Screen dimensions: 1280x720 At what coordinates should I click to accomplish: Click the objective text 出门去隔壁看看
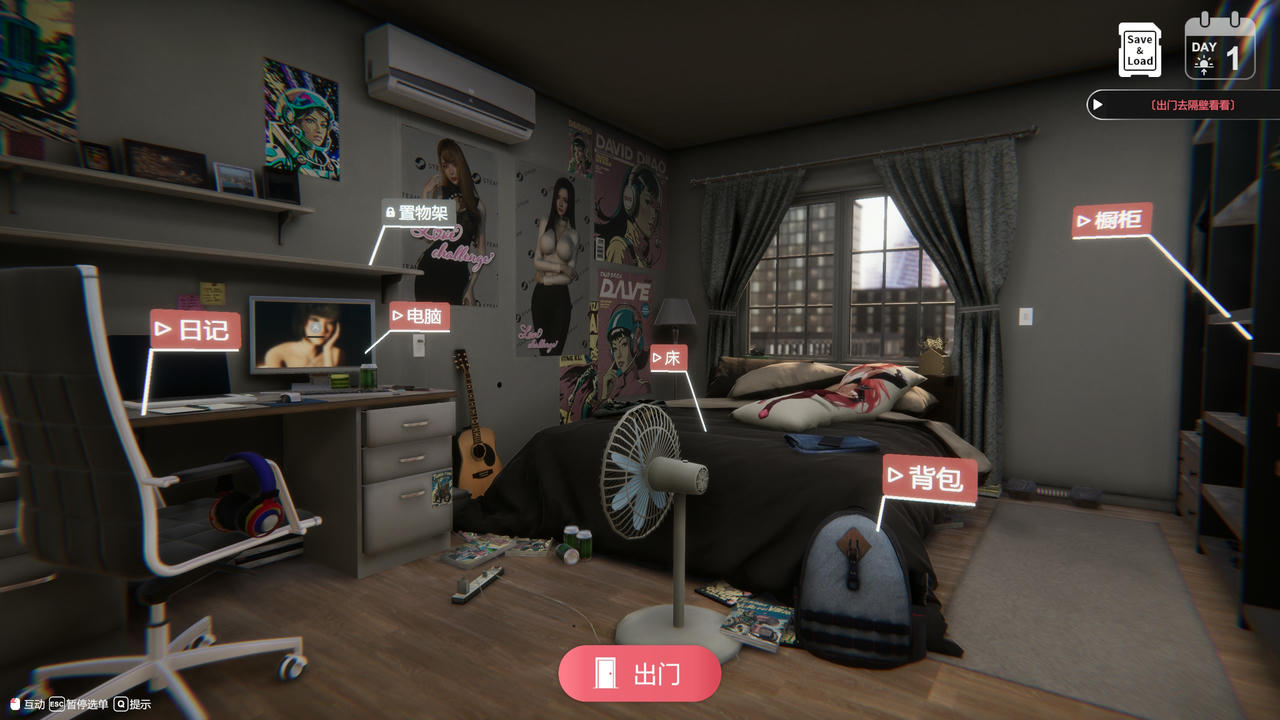(x=1192, y=104)
